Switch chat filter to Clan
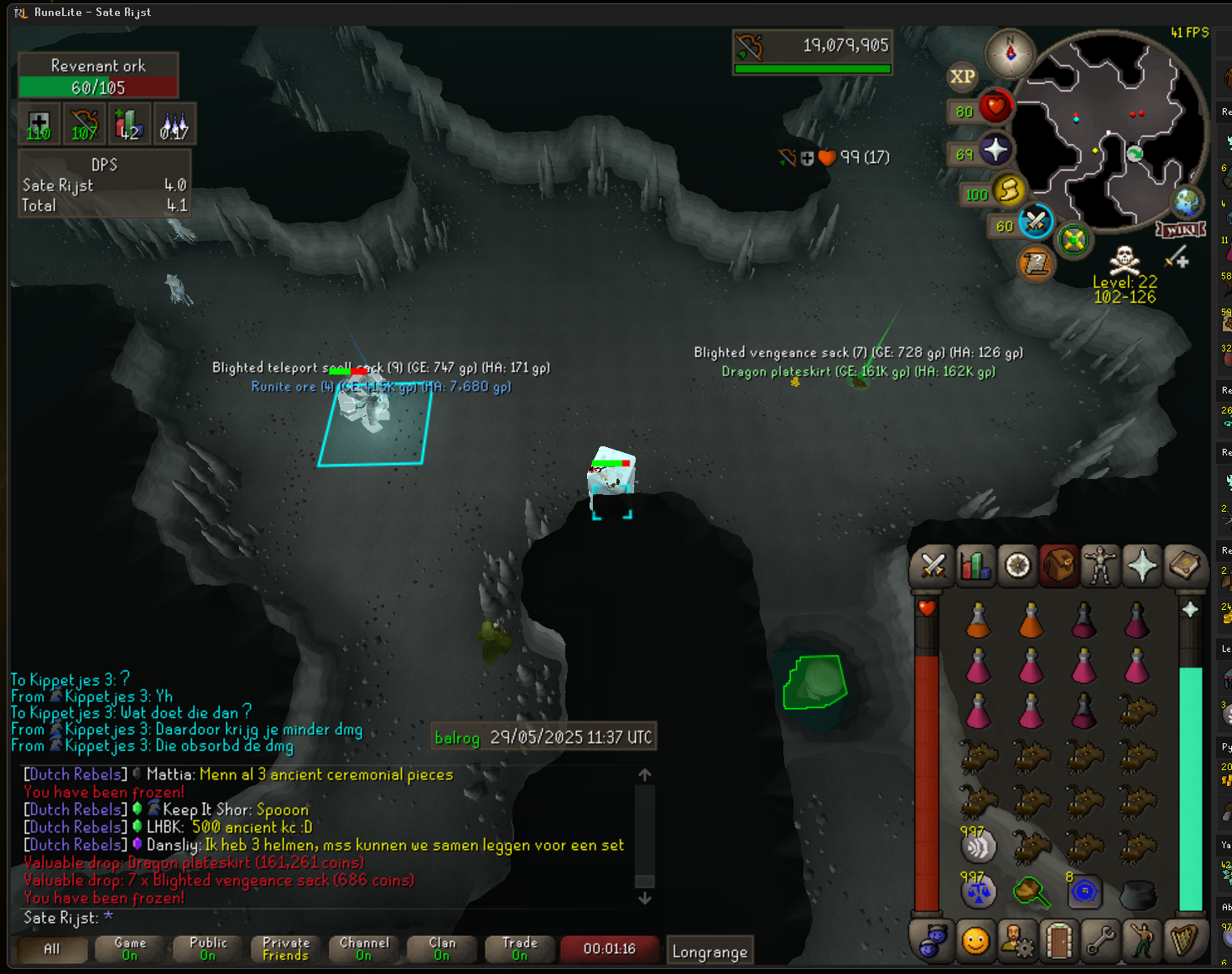The width and height of the screenshot is (1232, 974). click(x=442, y=949)
